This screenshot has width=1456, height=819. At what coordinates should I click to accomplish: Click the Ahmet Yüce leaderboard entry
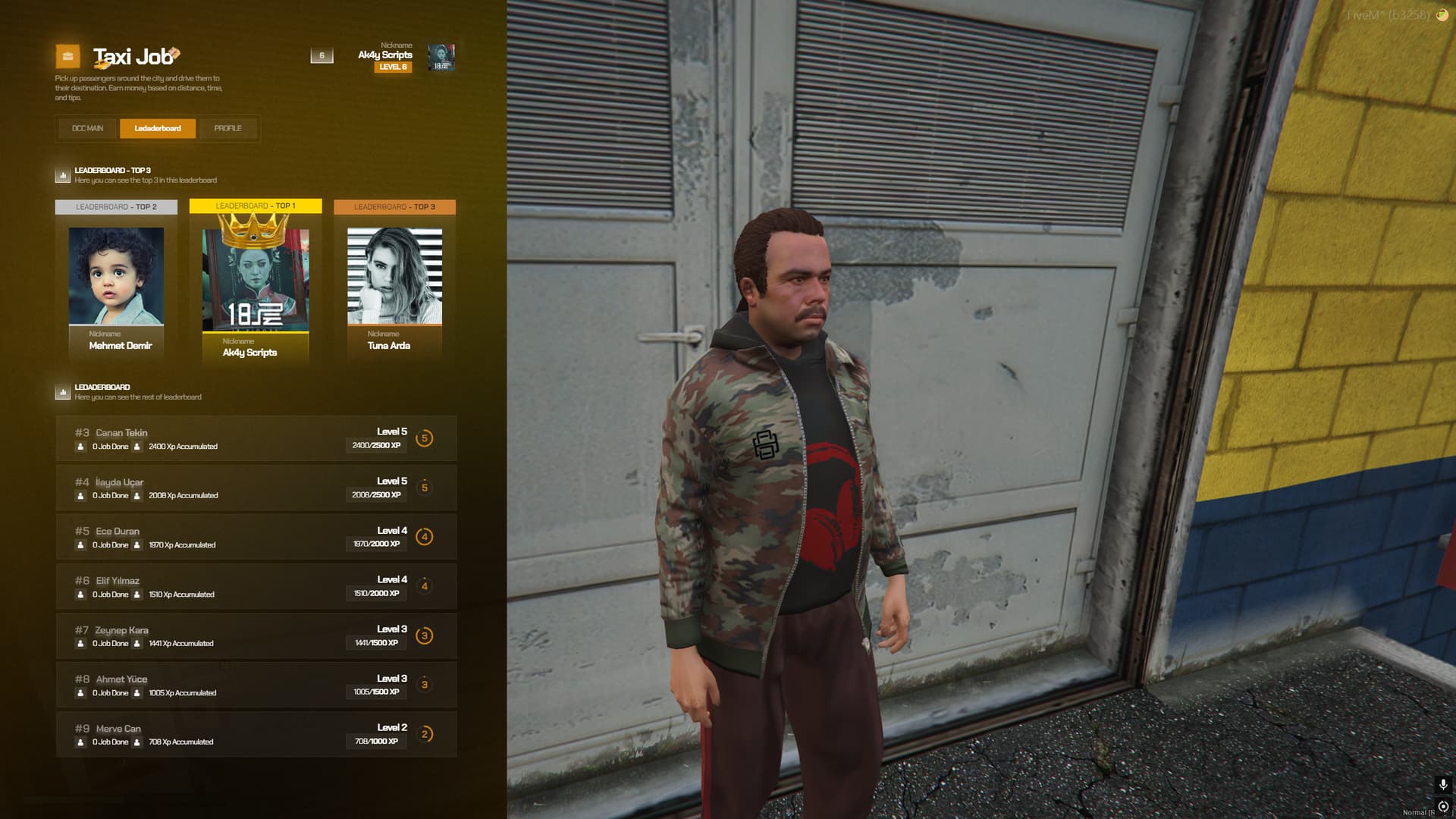click(256, 685)
